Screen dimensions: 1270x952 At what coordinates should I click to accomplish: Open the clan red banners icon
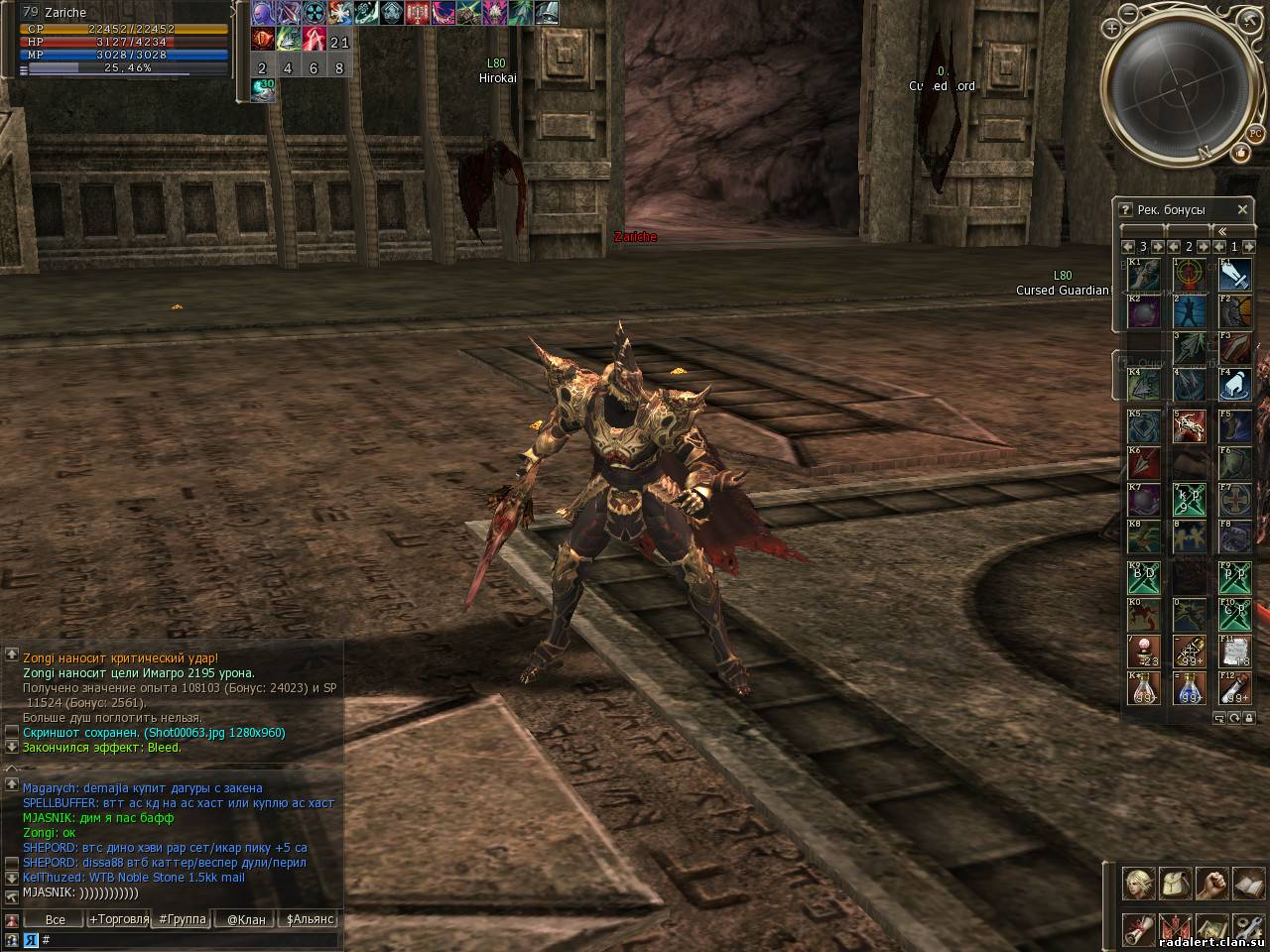point(1174,928)
